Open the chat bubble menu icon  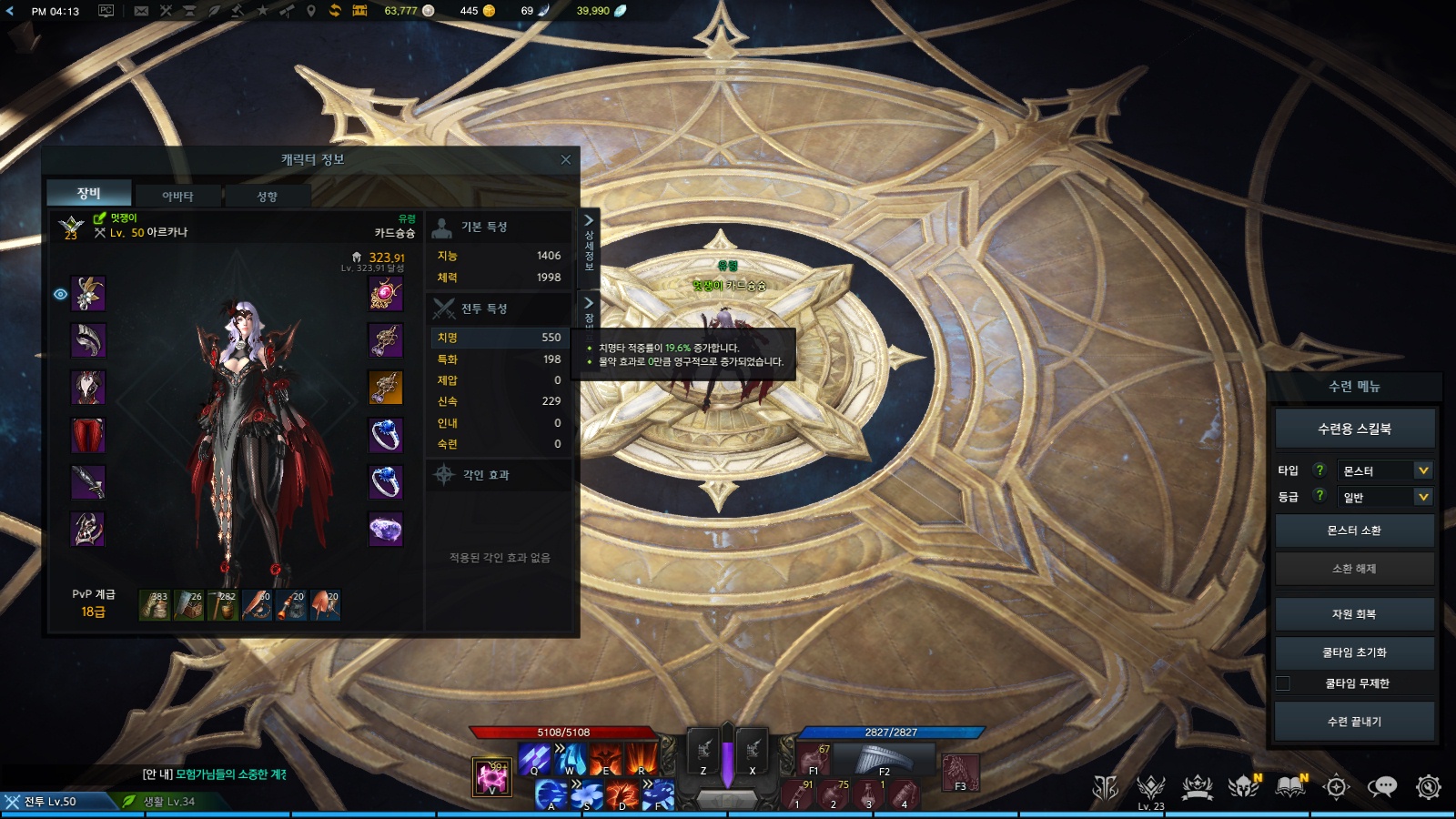1381,786
